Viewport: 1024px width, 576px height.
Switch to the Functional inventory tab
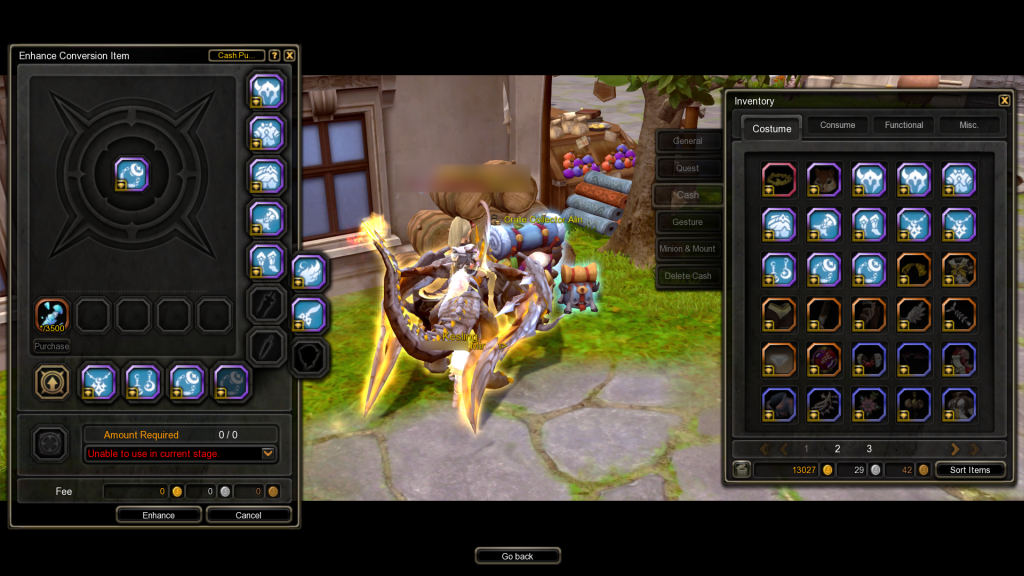click(x=904, y=125)
